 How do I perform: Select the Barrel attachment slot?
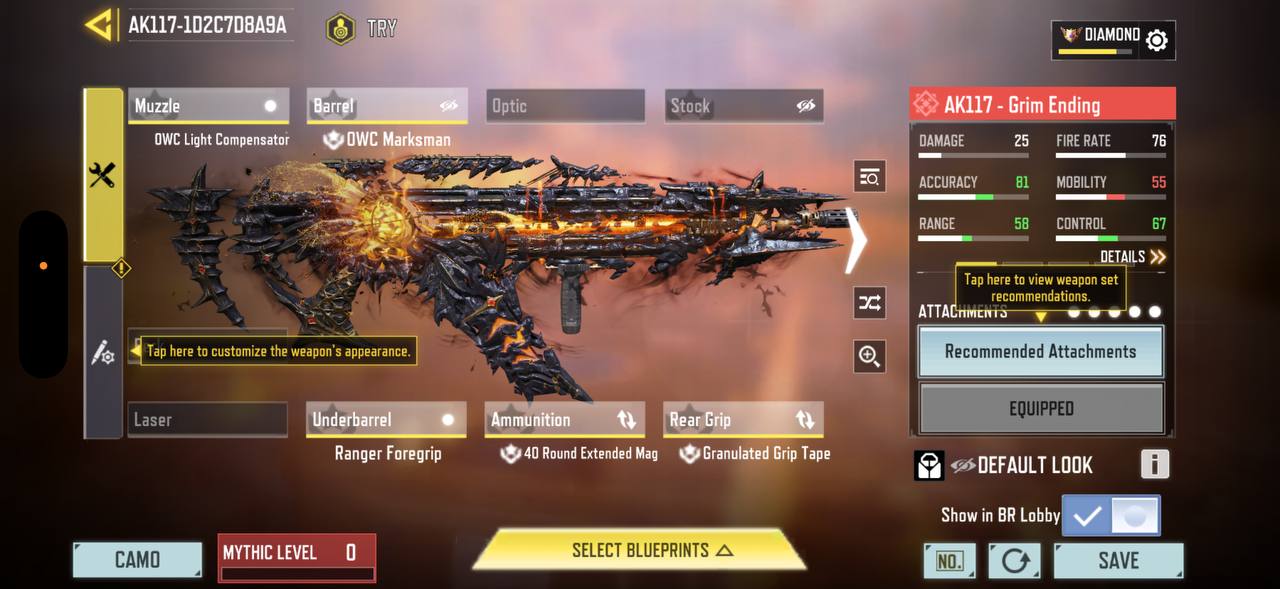(x=386, y=106)
